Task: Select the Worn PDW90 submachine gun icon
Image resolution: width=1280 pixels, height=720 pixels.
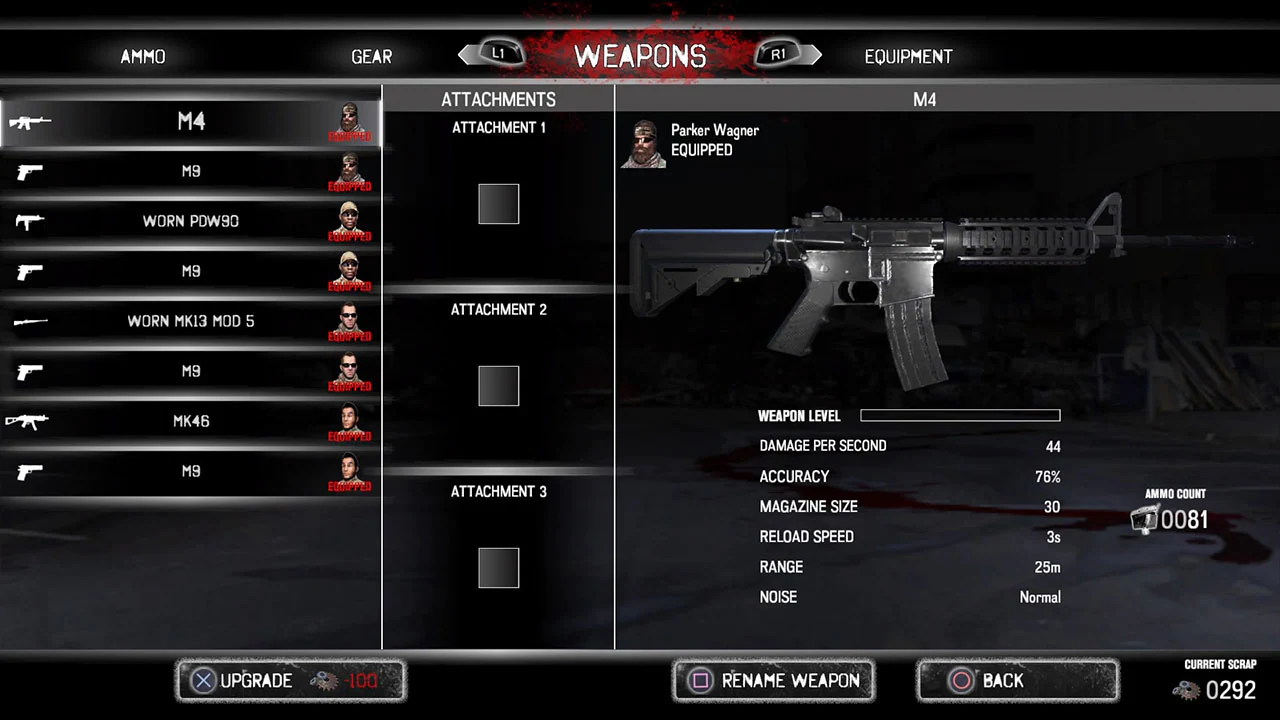Action: [30, 220]
